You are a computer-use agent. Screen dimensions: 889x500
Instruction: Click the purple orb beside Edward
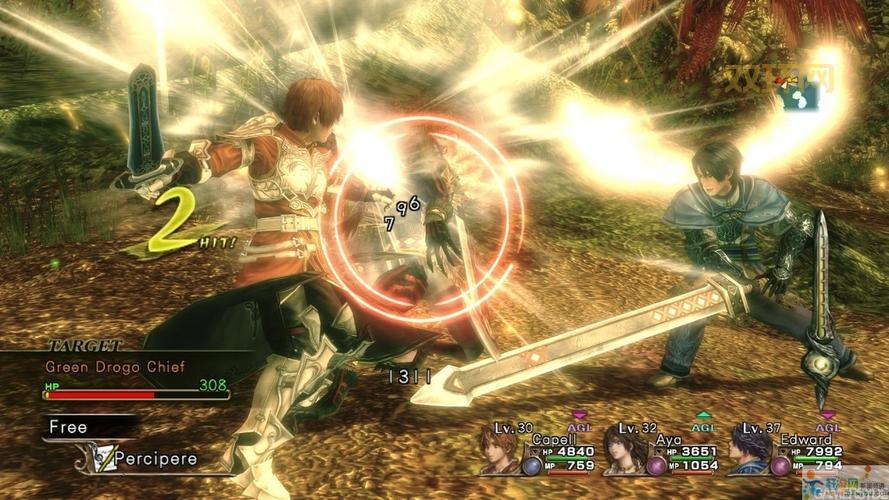tap(780, 465)
